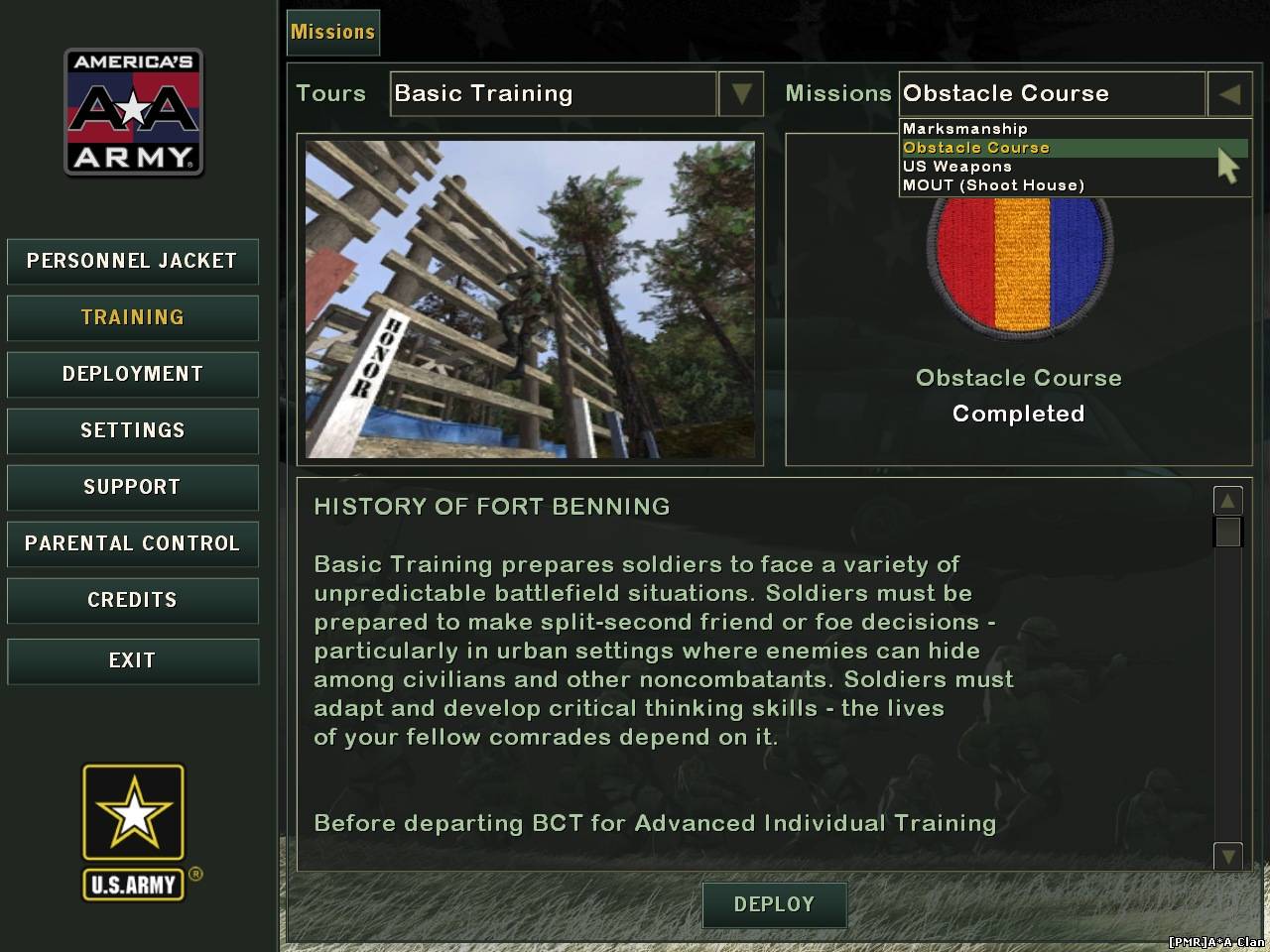This screenshot has height=952, width=1270.
Task: Click the obstacle course preview image
Action: coord(530,299)
